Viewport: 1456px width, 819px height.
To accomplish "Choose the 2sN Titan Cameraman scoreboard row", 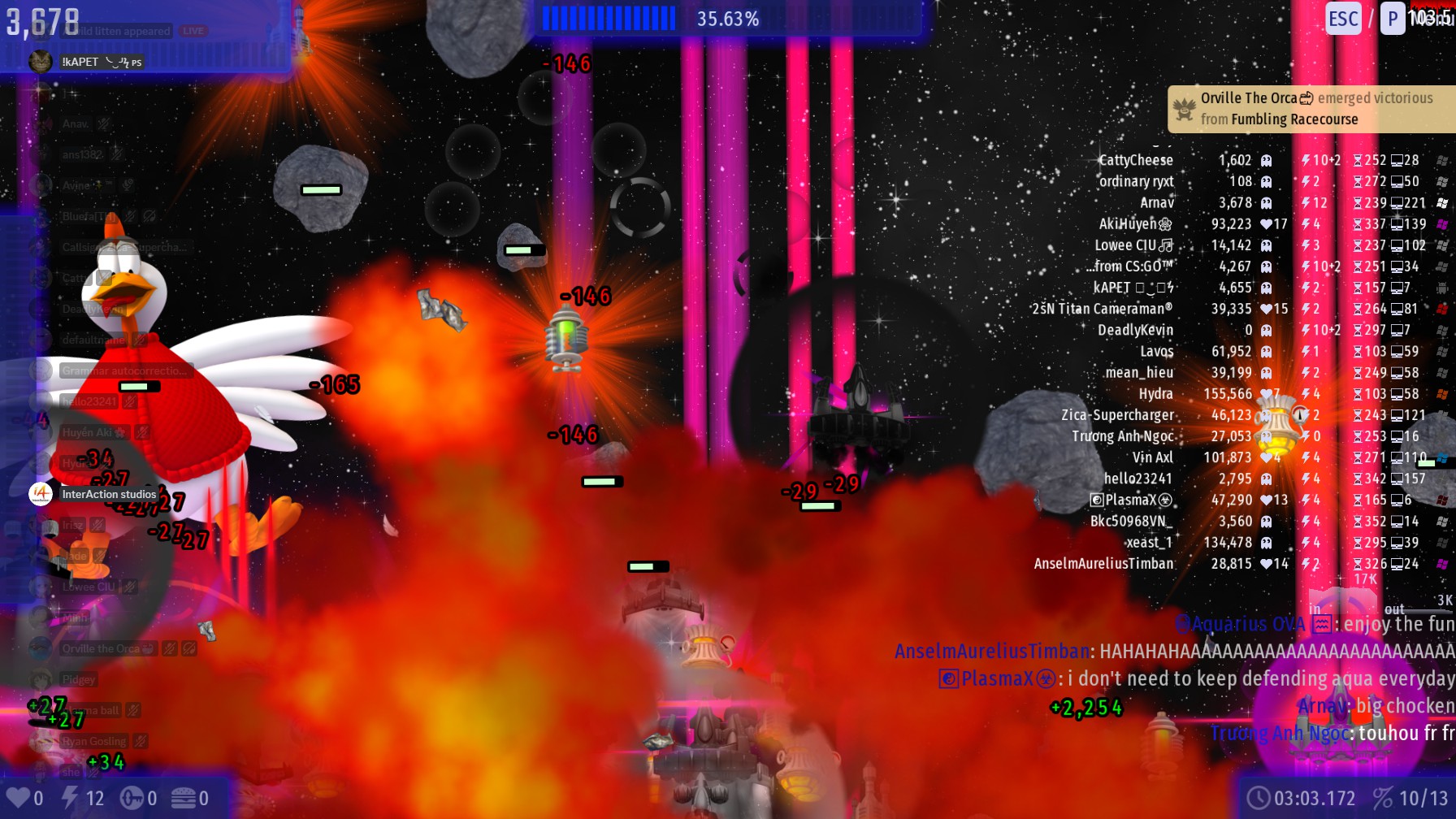I will click(1102, 310).
